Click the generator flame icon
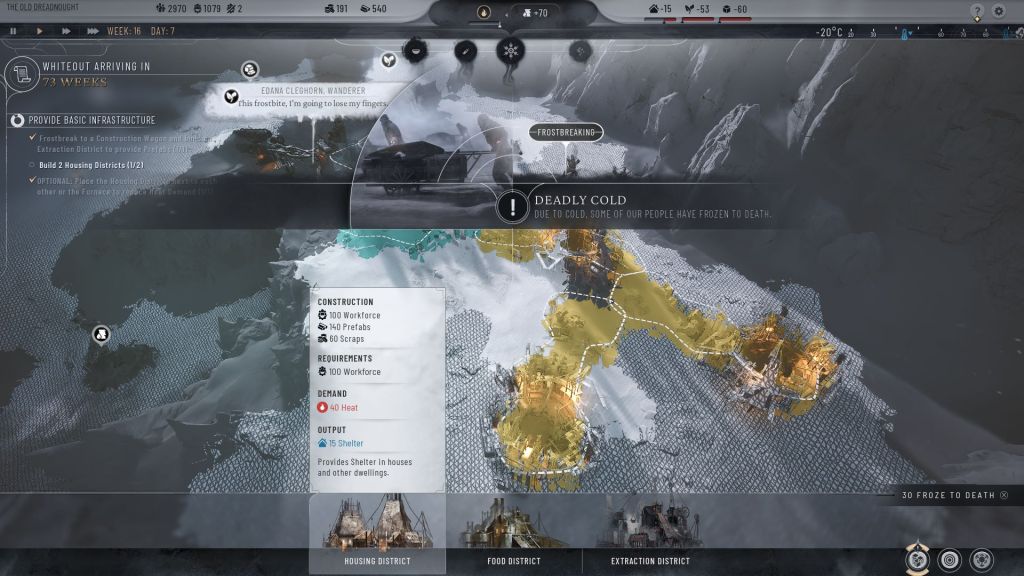The width and height of the screenshot is (1024, 576). (x=485, y=13)
